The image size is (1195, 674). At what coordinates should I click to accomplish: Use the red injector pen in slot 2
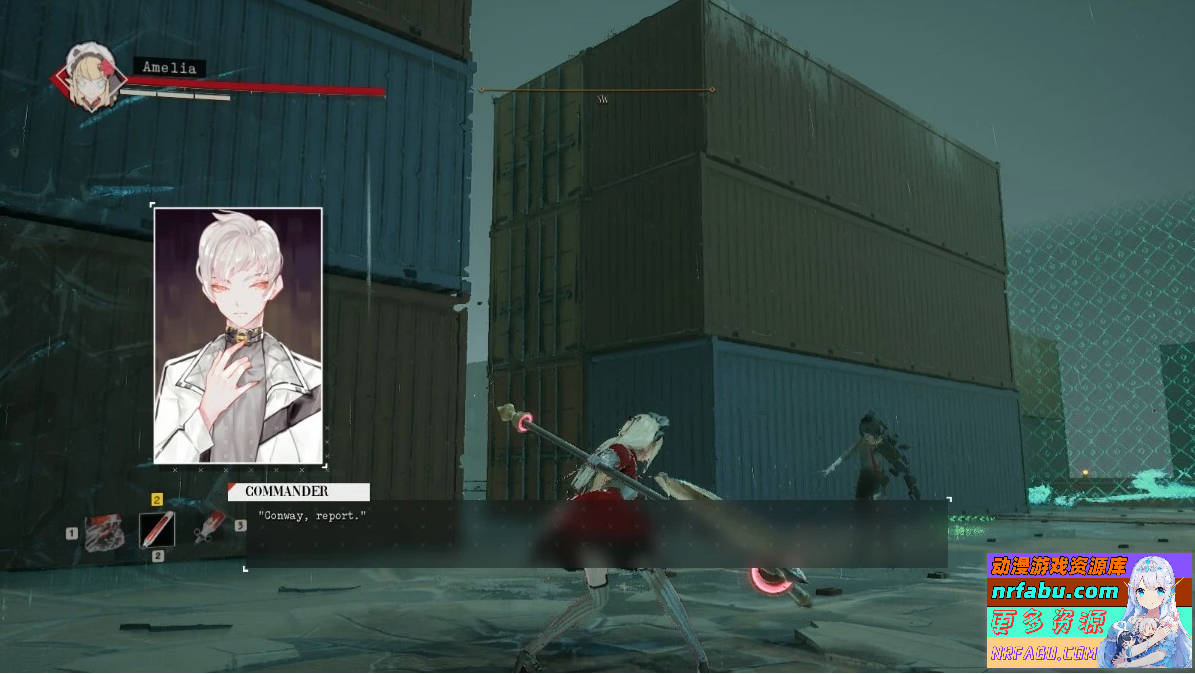(157, 529)
